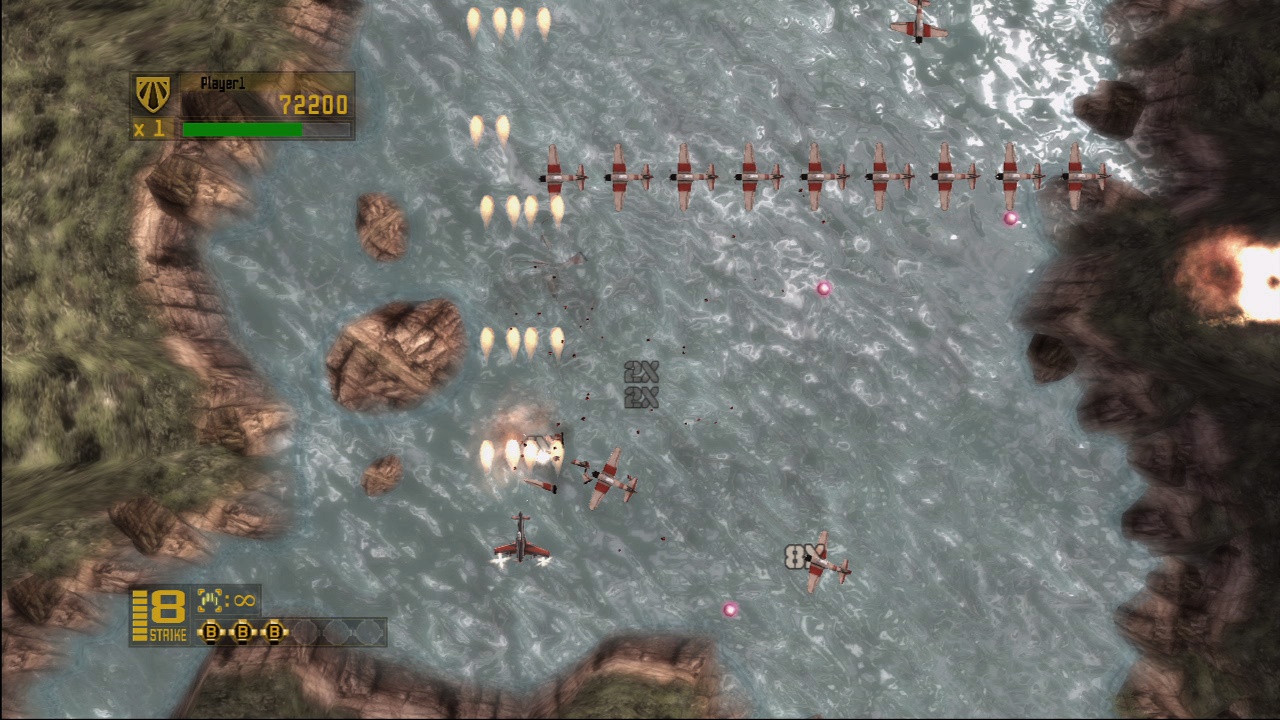Image resolution: width=1280 pixels, height=720 pixels.
Task: Click the 8X bonus marker near the lower plane
Action: pyautogui.click(x=800, y=558)
